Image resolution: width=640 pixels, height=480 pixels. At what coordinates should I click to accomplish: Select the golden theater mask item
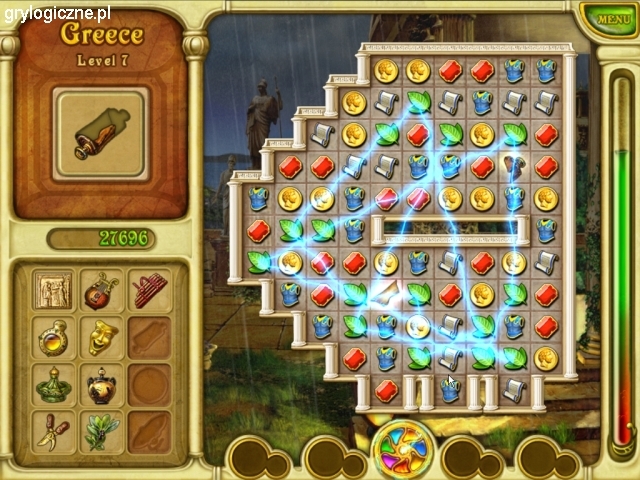101,338
